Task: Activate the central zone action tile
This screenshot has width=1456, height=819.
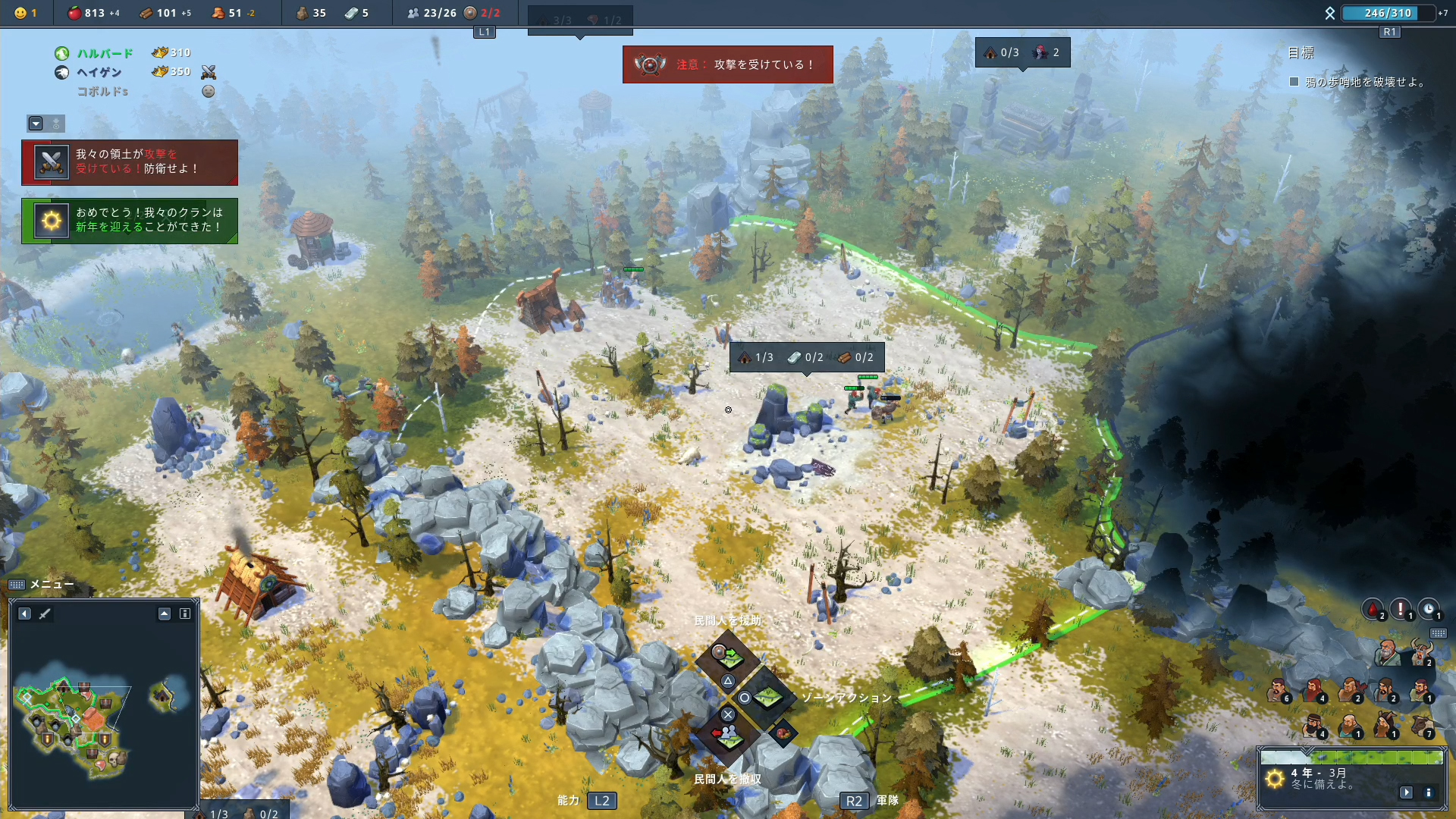Action: (x=766, y=697)
